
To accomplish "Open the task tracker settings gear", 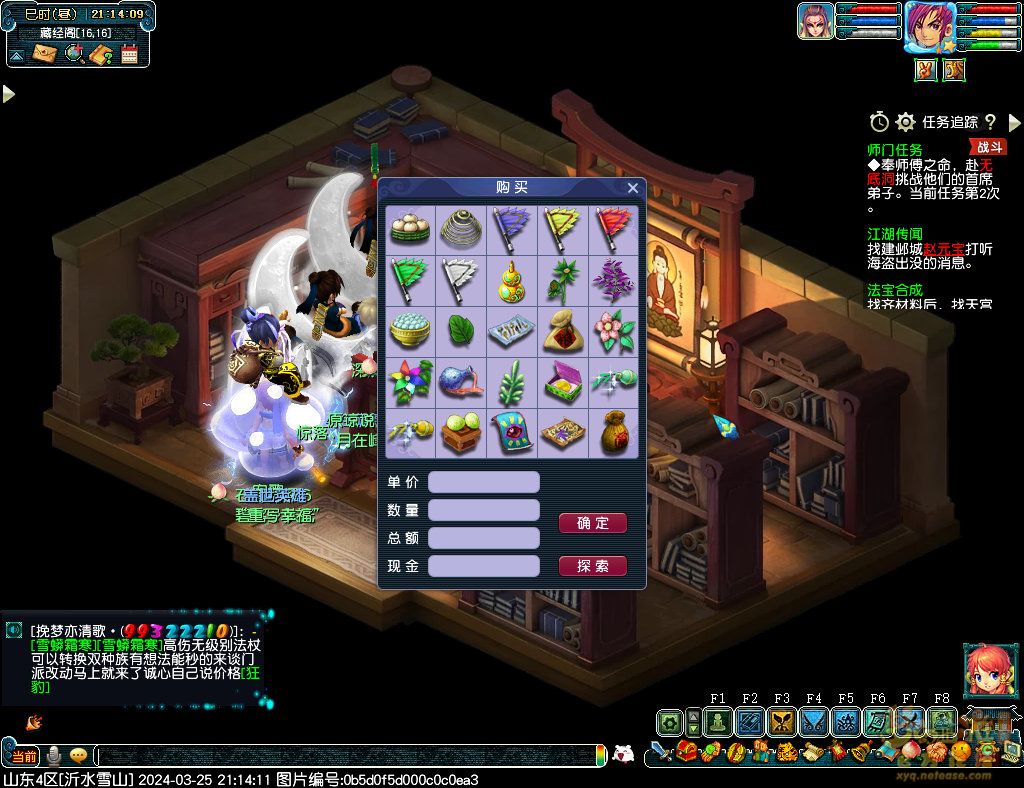I will 906,122.
